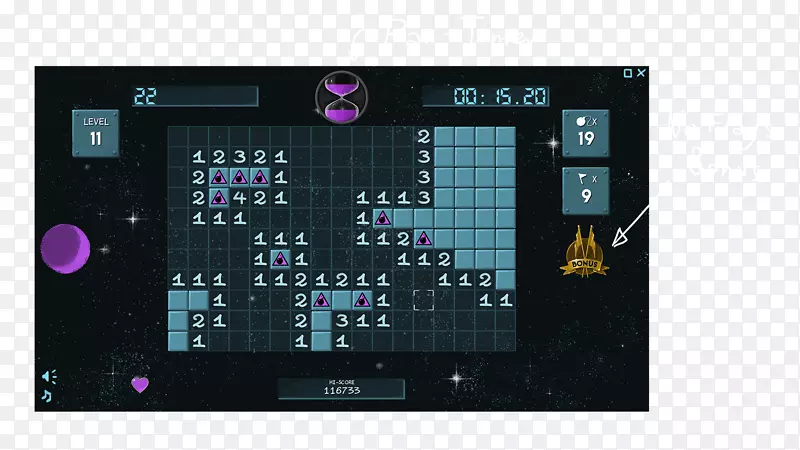Click the purple hourglass timer icon
Screen dimensions: 800x450
pos(340,97)
